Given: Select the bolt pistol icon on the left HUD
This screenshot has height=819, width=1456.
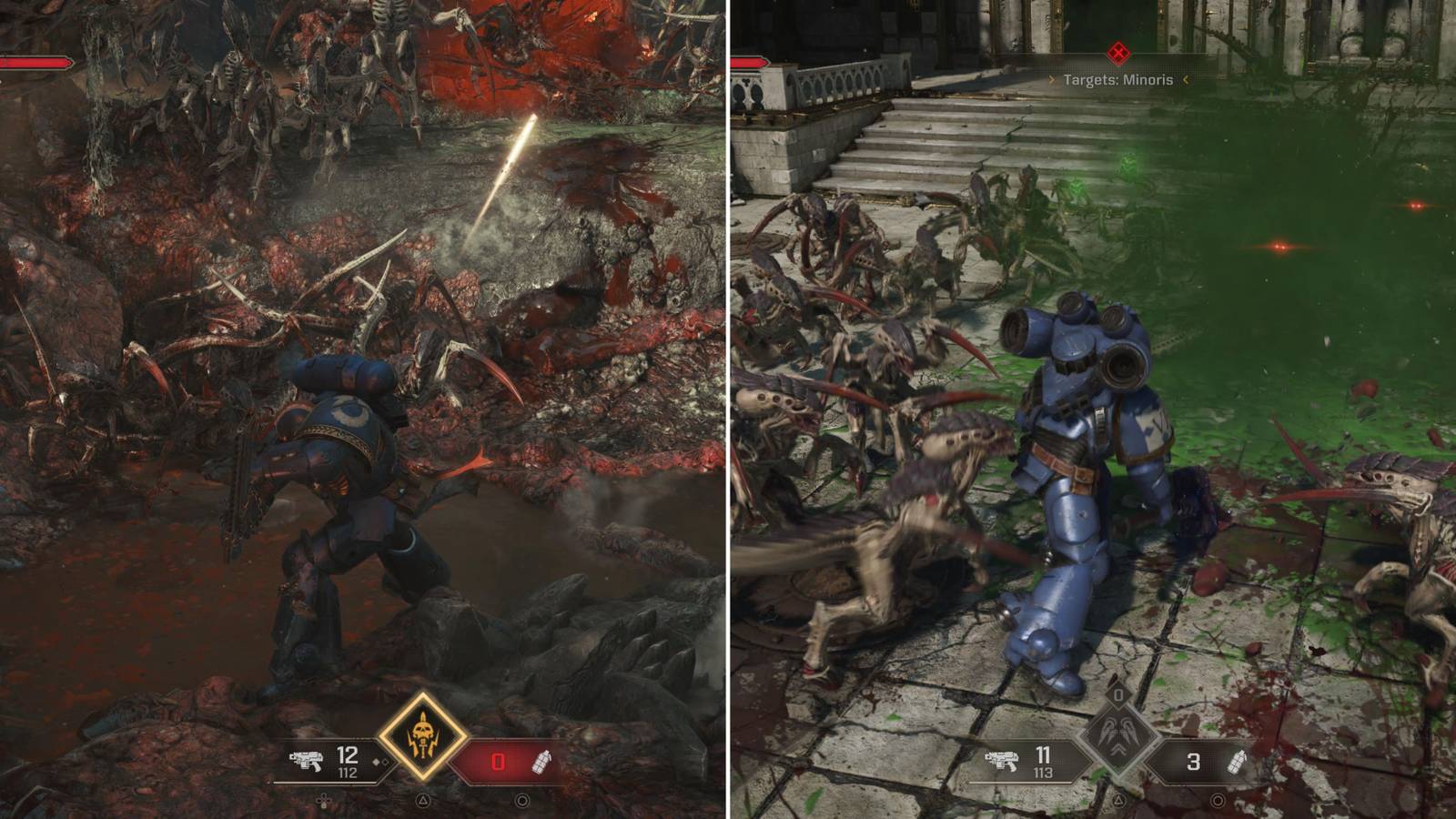Looking at the screenshot, I should [305, 762].
